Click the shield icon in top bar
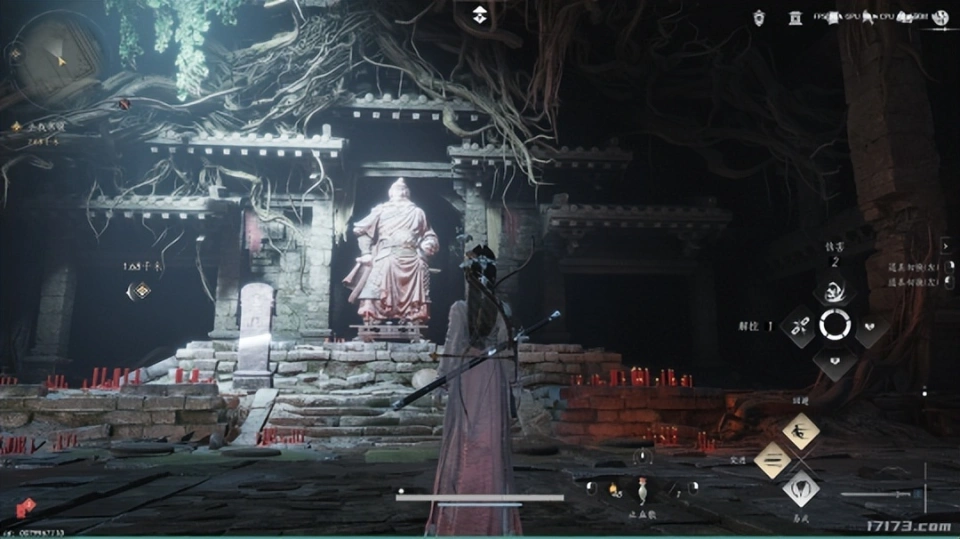 click(x=760, y=16)
